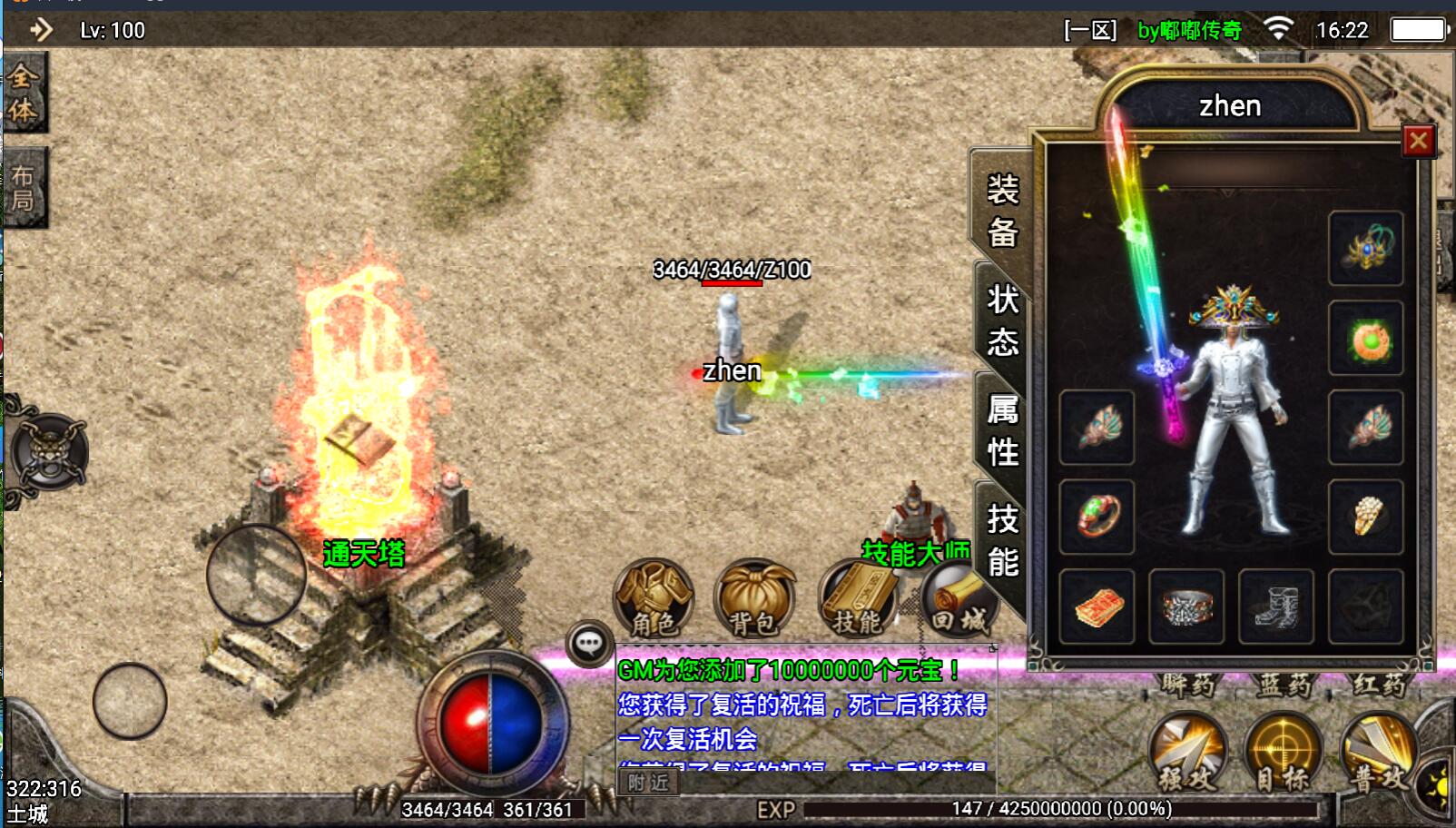Select the boots equipment slot
This screenshot has height=828, width=1456.
point(1275,606)
